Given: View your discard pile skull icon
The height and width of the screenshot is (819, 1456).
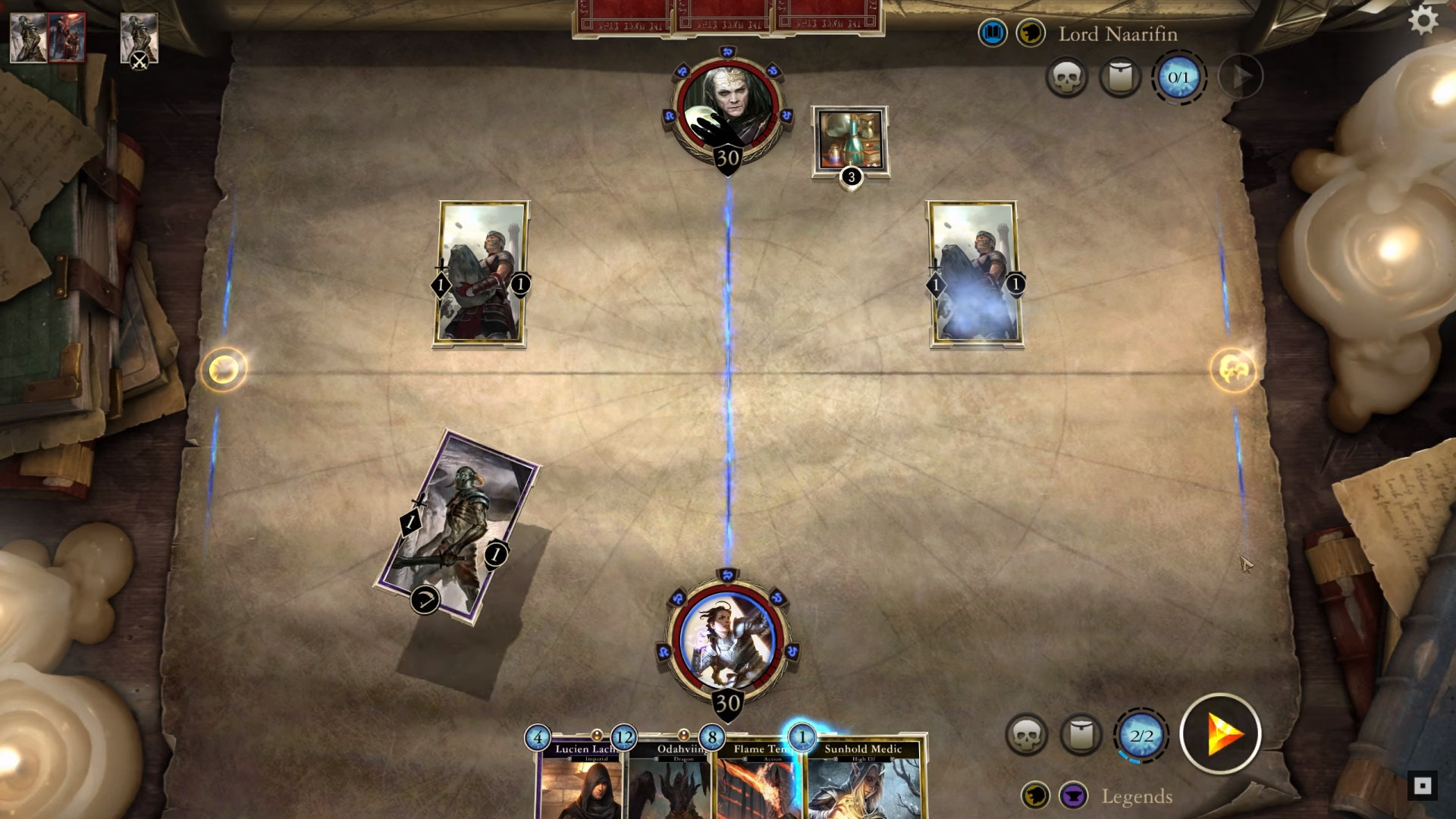Looking at the screenshot, I should (1026, 734).
